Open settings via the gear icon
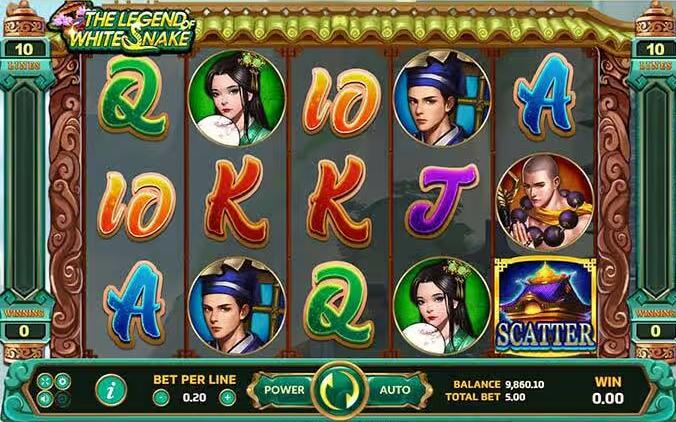The height and width of the screenshot is (422, 676). coord(63,381)
